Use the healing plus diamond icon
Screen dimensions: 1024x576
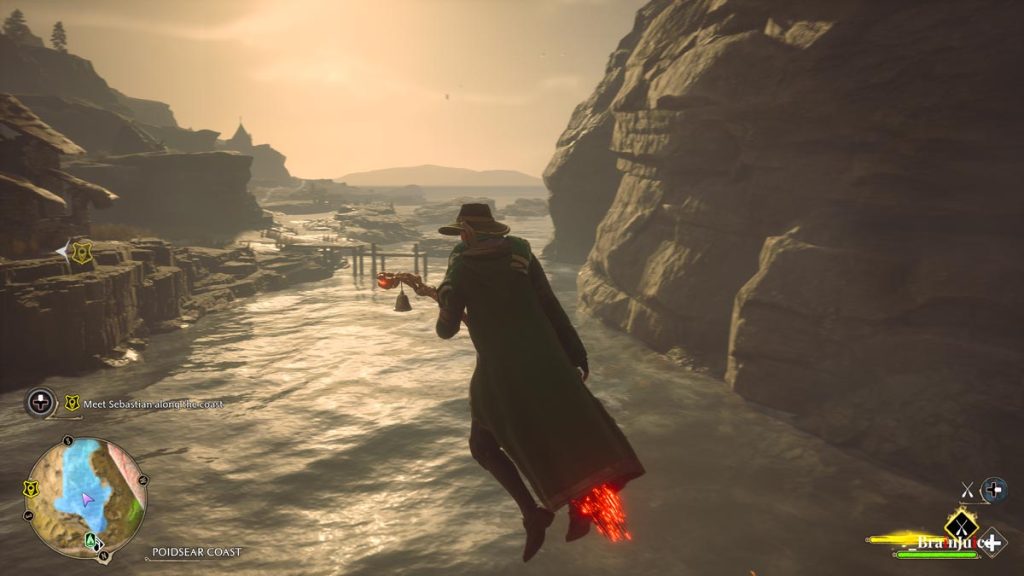pos(992,541)
